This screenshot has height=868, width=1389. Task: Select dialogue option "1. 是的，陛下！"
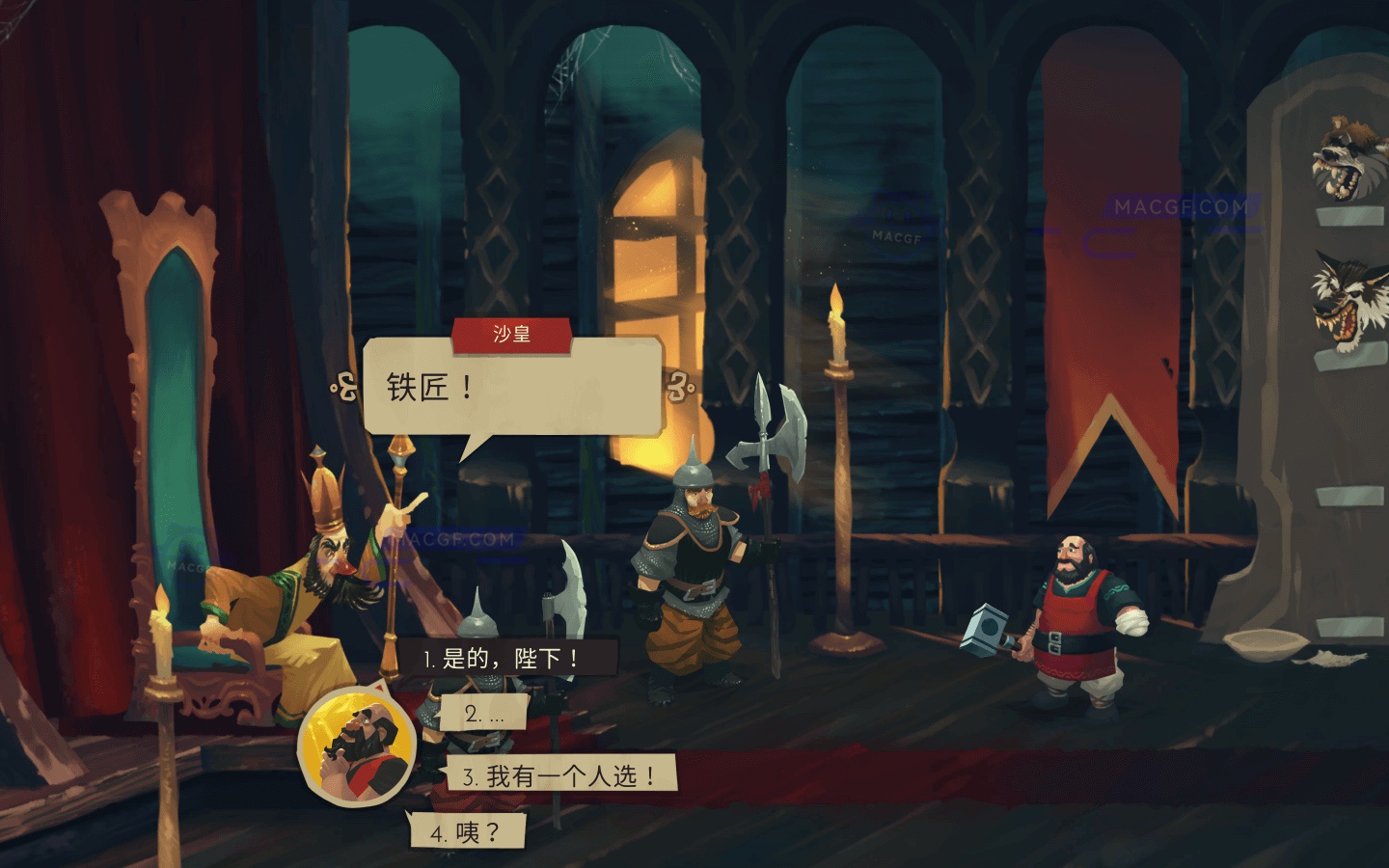[509, 659]
